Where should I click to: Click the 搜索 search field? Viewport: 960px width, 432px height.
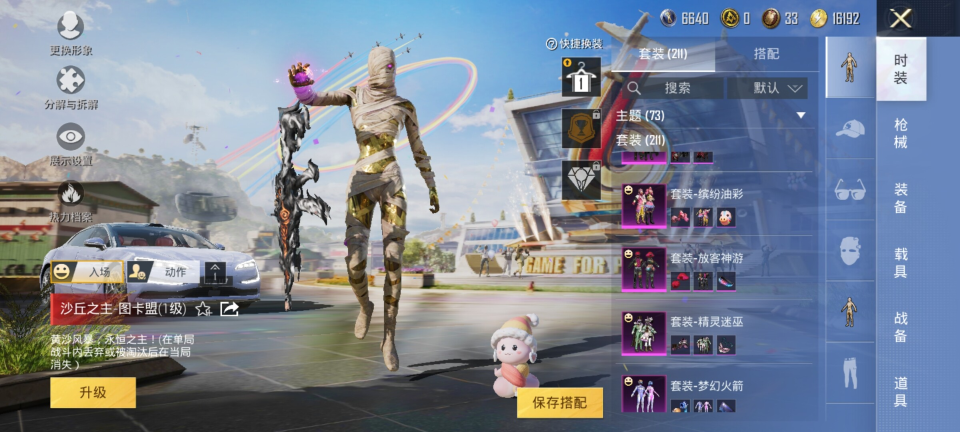point(676,88)
